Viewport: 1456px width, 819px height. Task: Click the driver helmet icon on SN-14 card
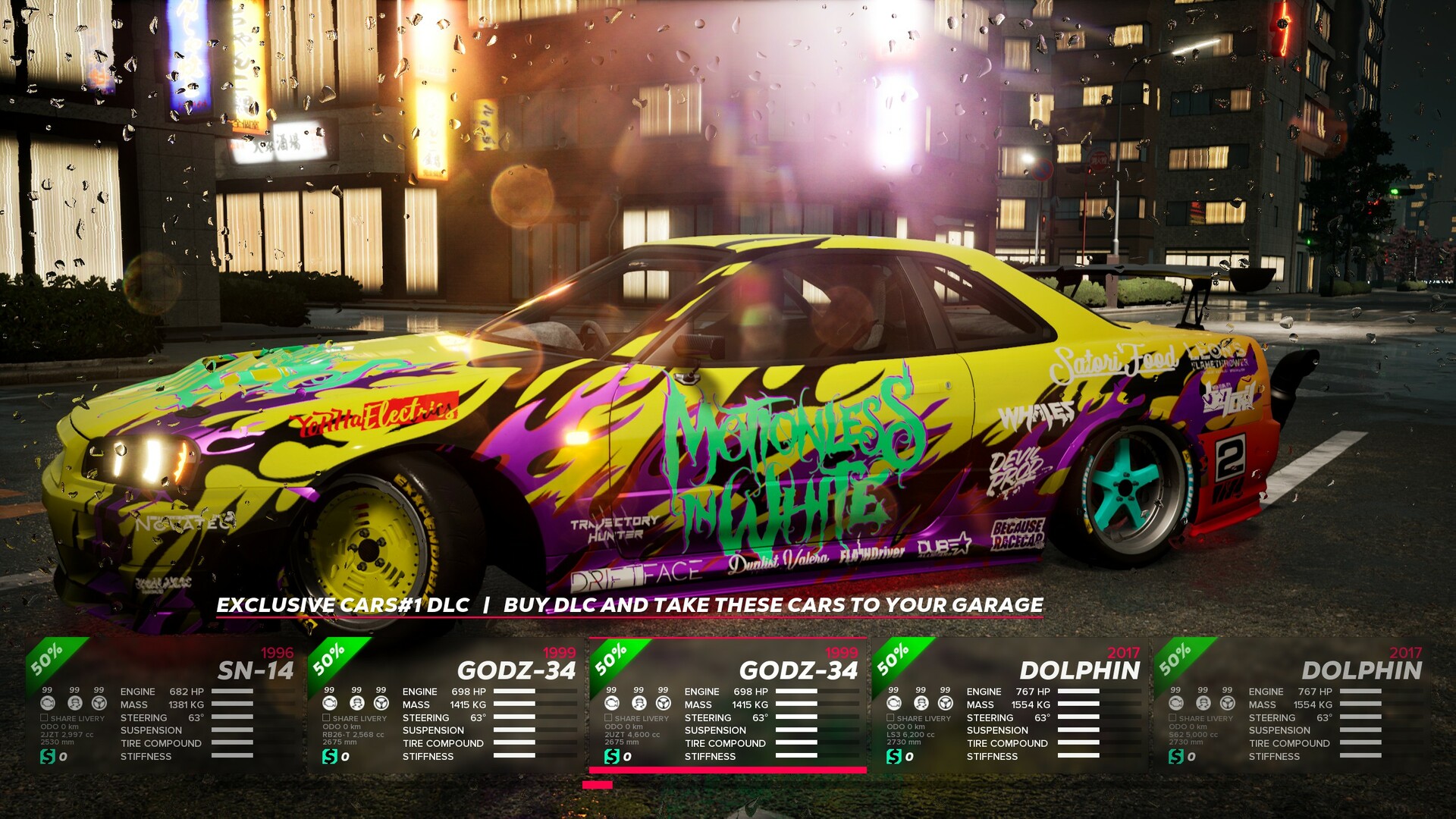pos(74,704)
